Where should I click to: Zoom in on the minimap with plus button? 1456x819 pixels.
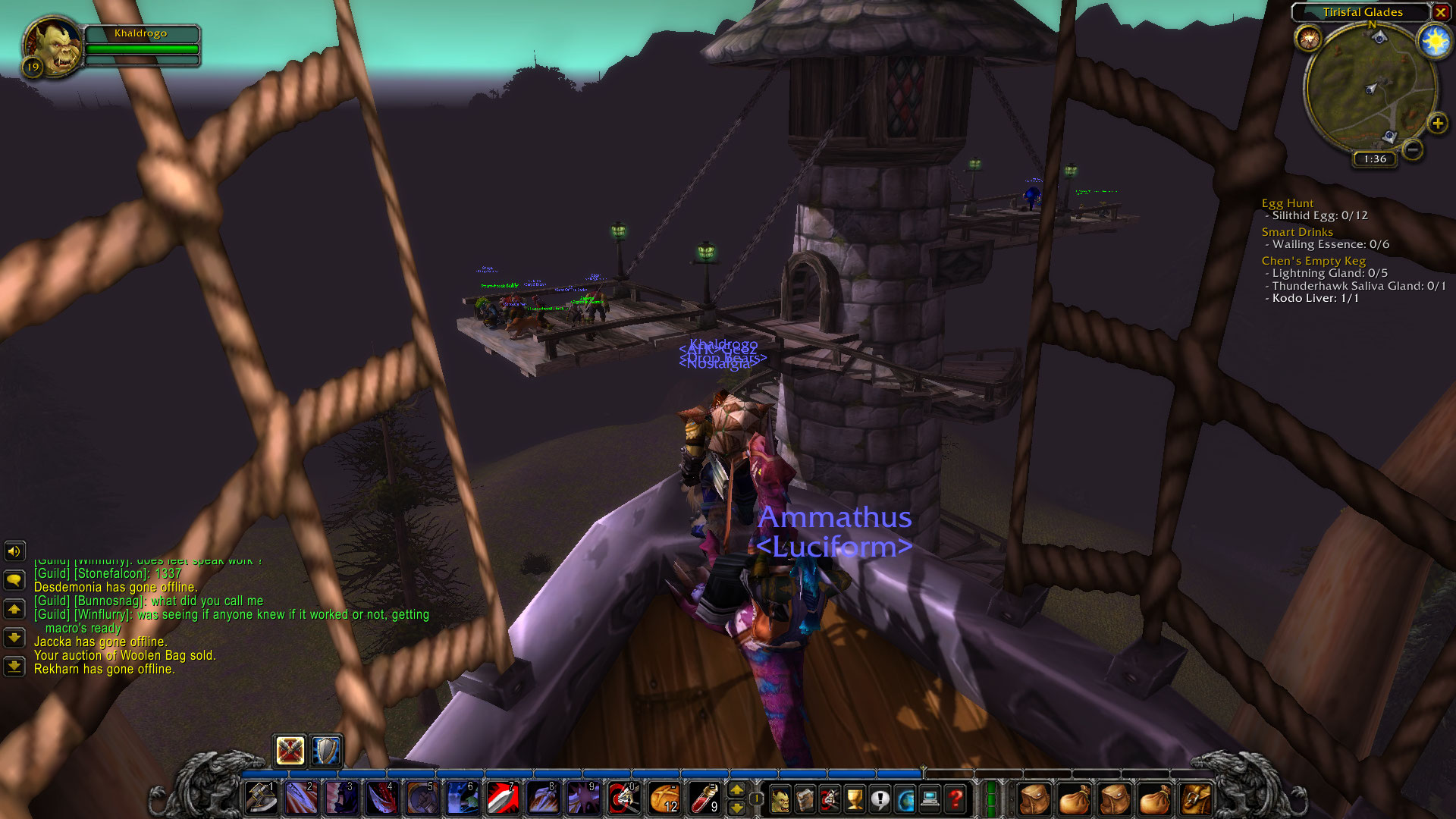(1439, 123)
